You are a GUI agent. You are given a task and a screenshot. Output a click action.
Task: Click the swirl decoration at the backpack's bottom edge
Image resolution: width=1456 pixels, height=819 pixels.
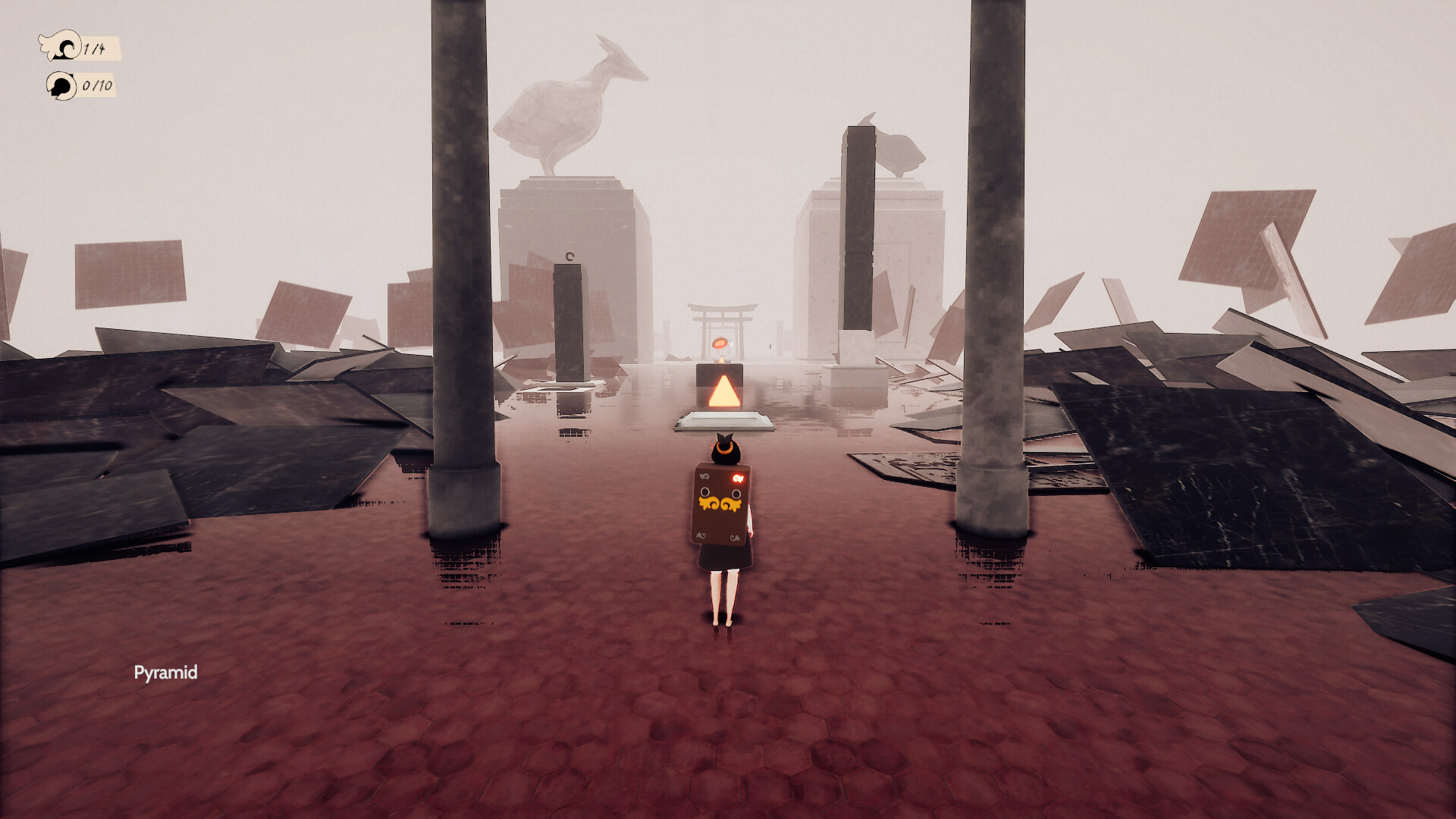701,536
